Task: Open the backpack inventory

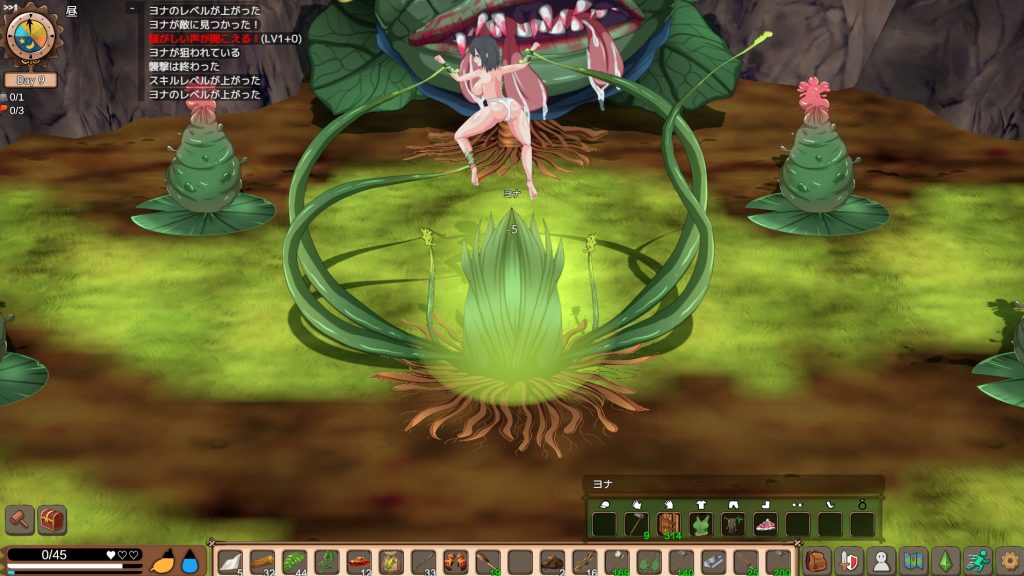Action: pos(816,561)
